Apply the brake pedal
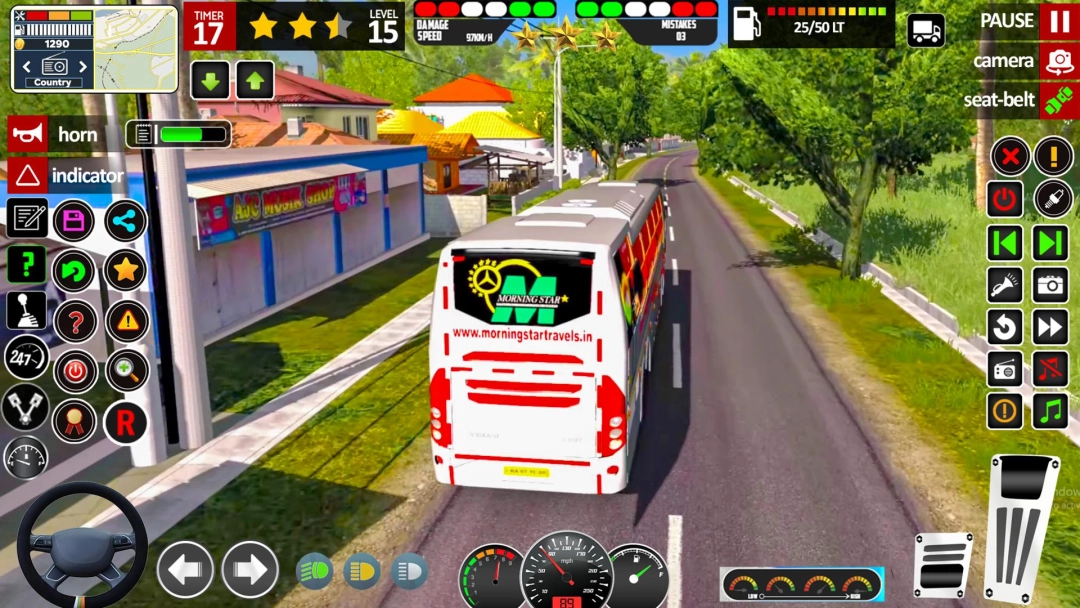The width and height of the screenshot is (1080, 608). pos(942,565)
